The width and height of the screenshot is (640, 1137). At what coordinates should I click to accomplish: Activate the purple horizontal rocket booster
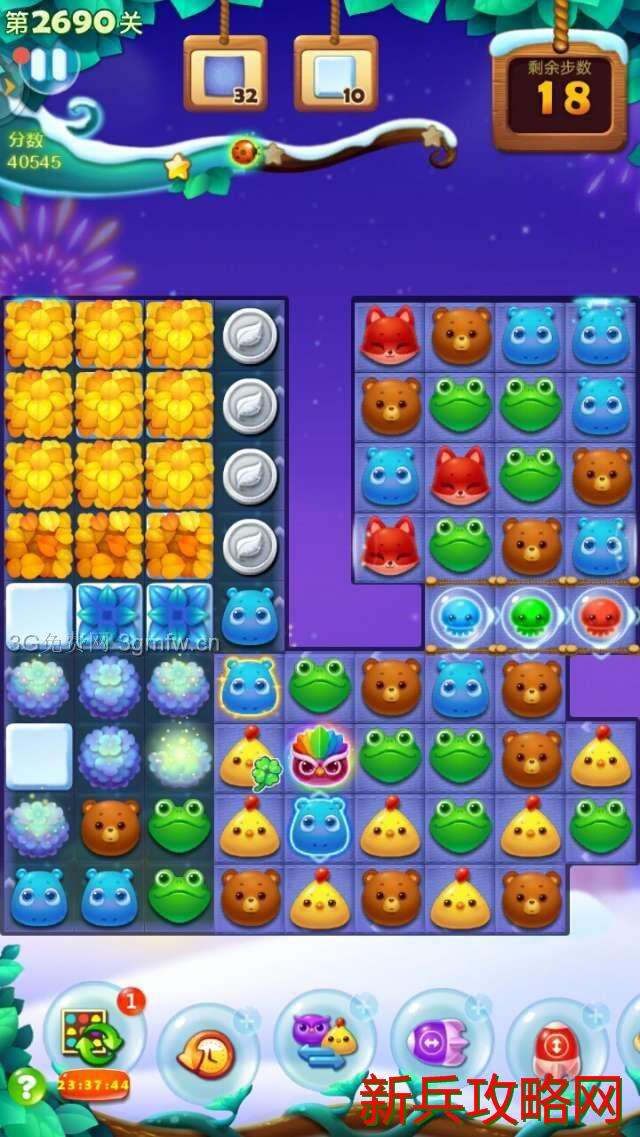pos(440,1046)
